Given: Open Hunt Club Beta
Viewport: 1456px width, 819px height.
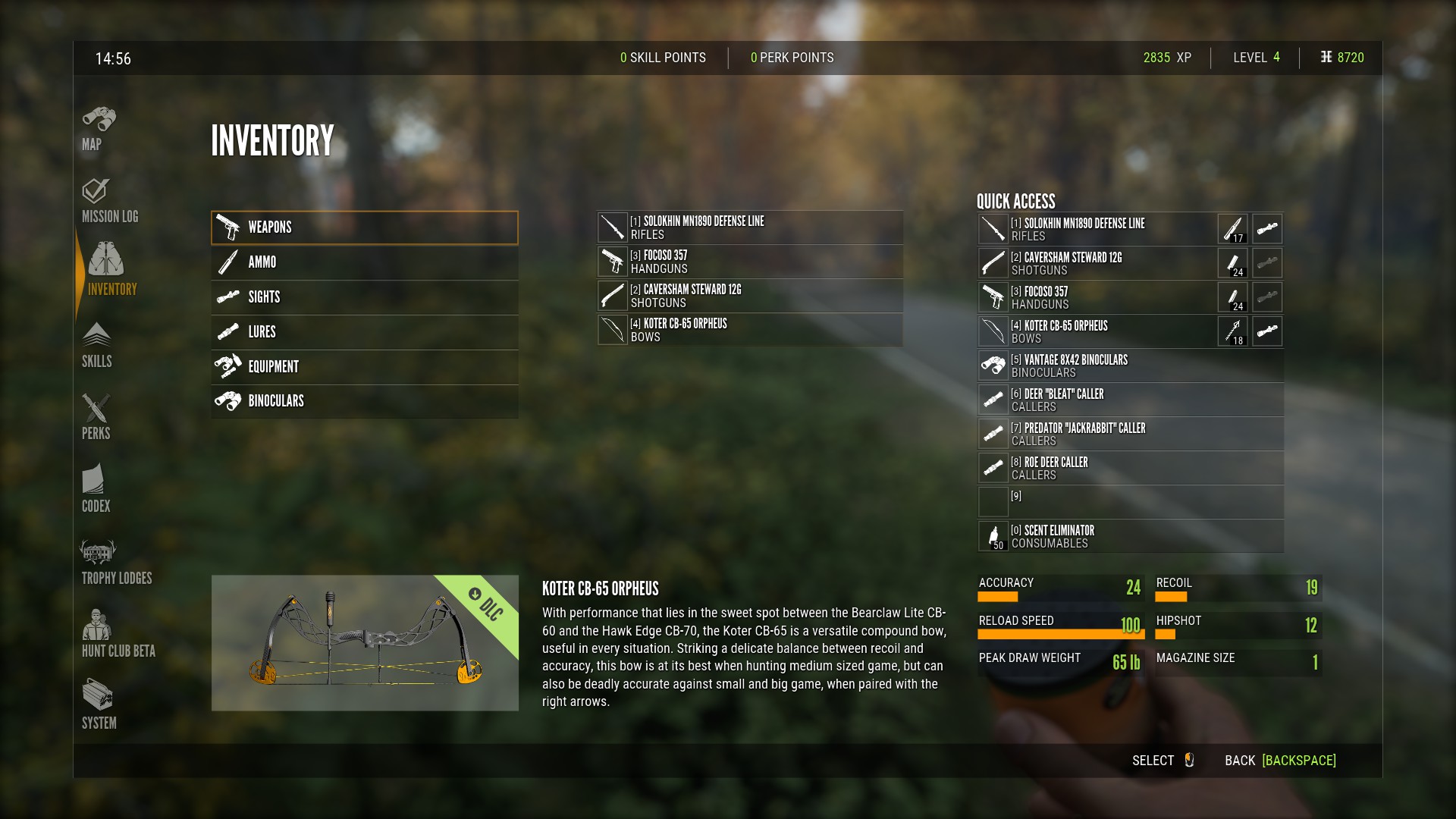Looking at the screenshot, I should [118, 635].
